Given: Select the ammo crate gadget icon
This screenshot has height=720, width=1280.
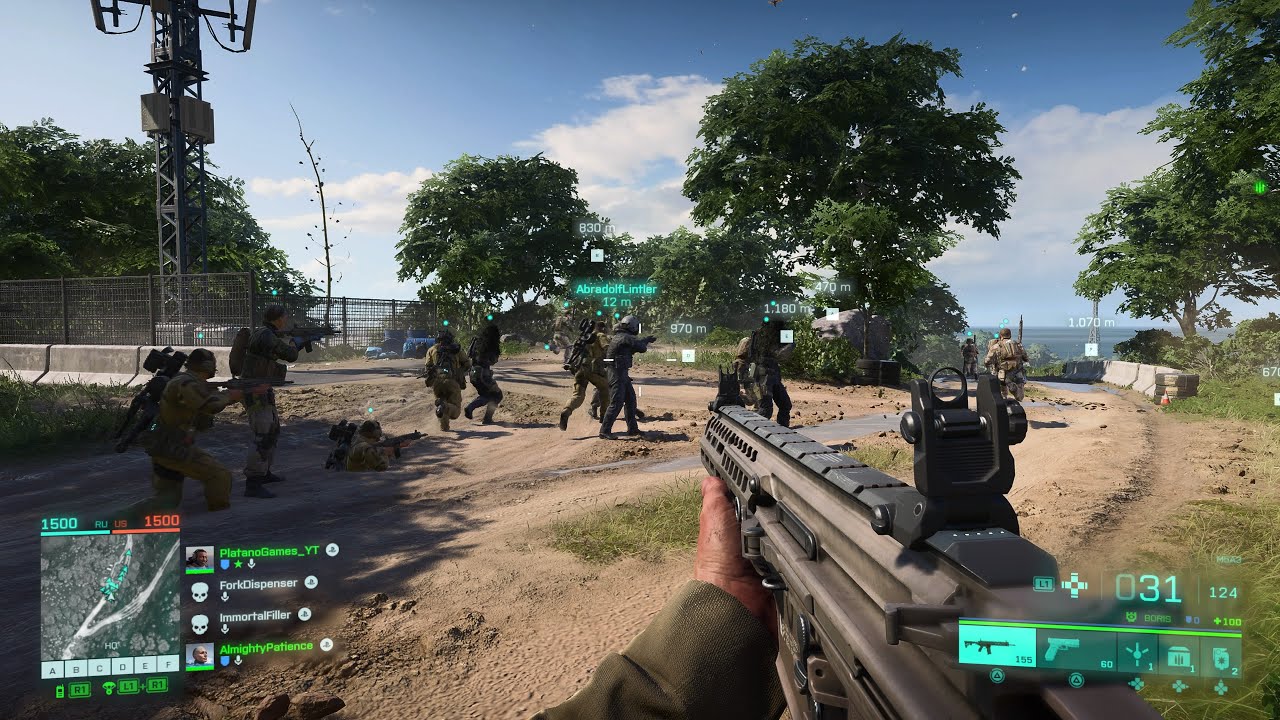Looking at the screenshot, I should click(1179, 653).
